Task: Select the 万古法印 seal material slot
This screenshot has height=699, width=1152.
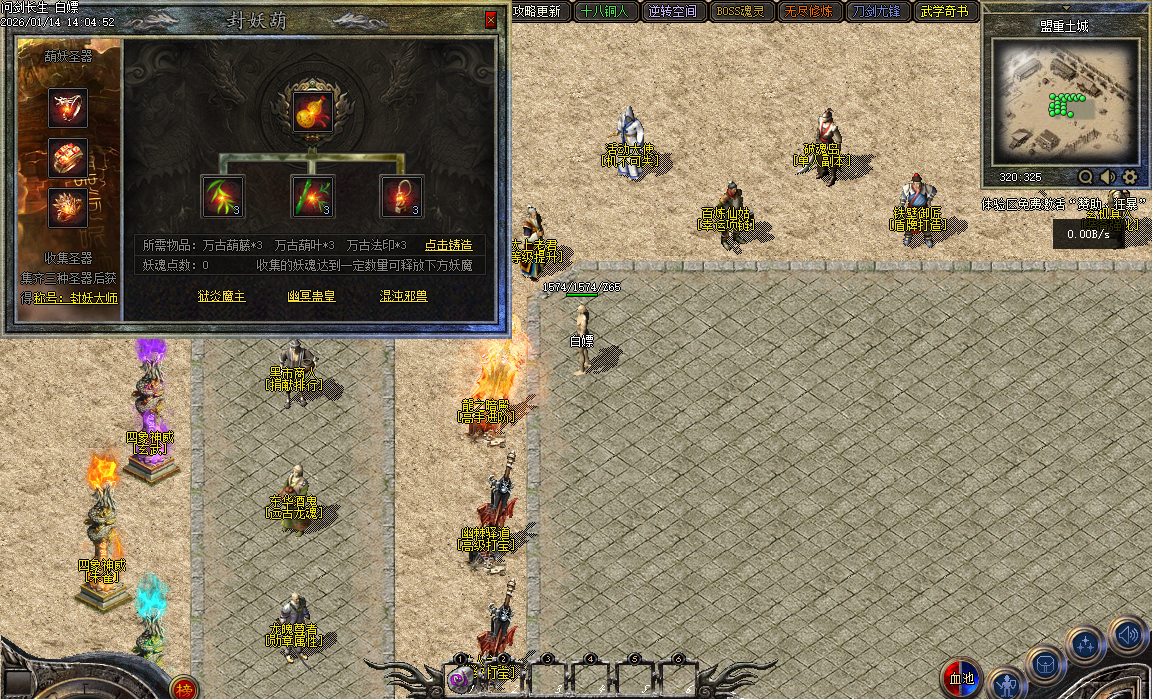Action: (x=401, y=196)
